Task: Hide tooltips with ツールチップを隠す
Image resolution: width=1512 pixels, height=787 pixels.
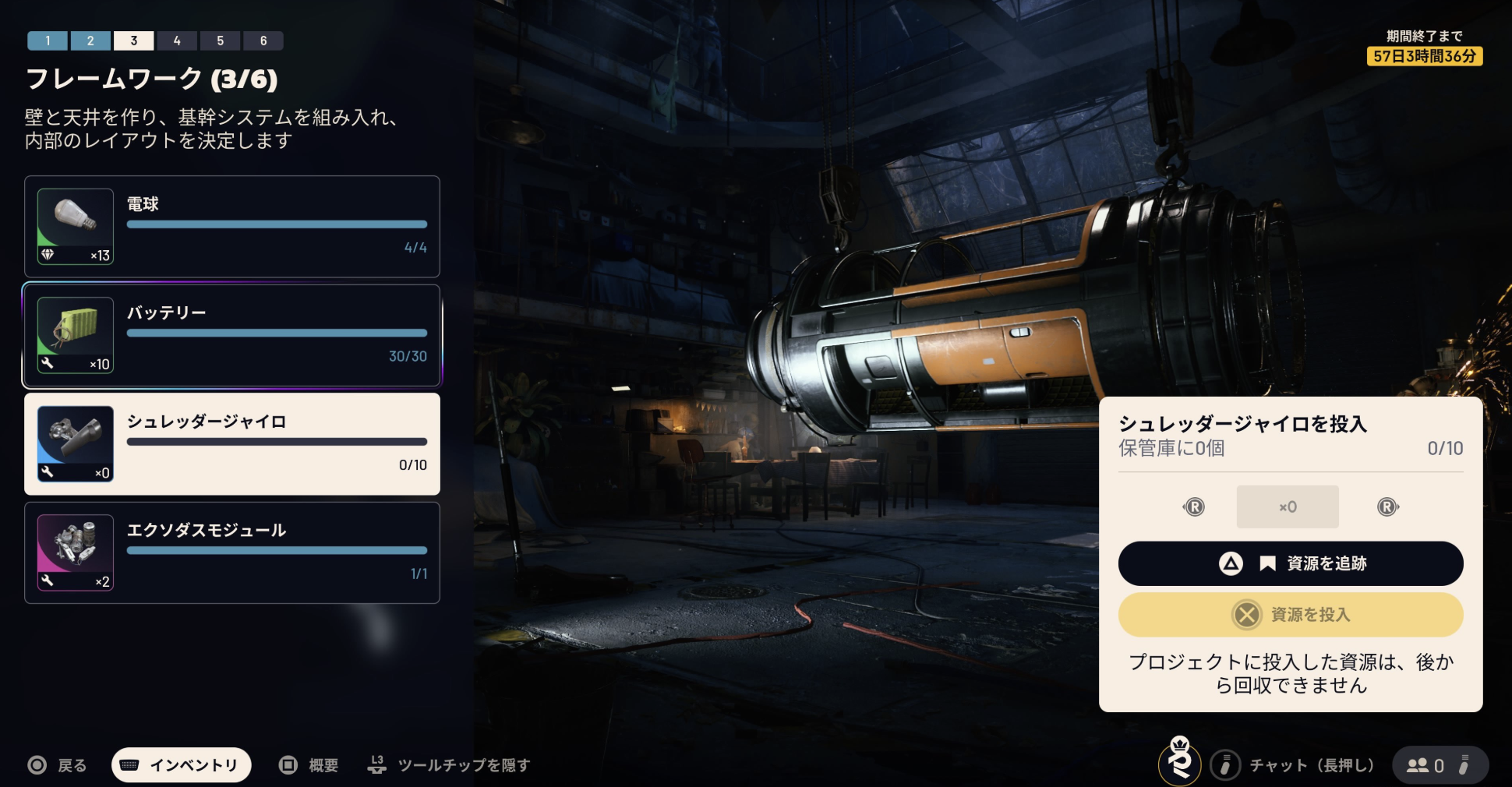Action: click(450, 765)
